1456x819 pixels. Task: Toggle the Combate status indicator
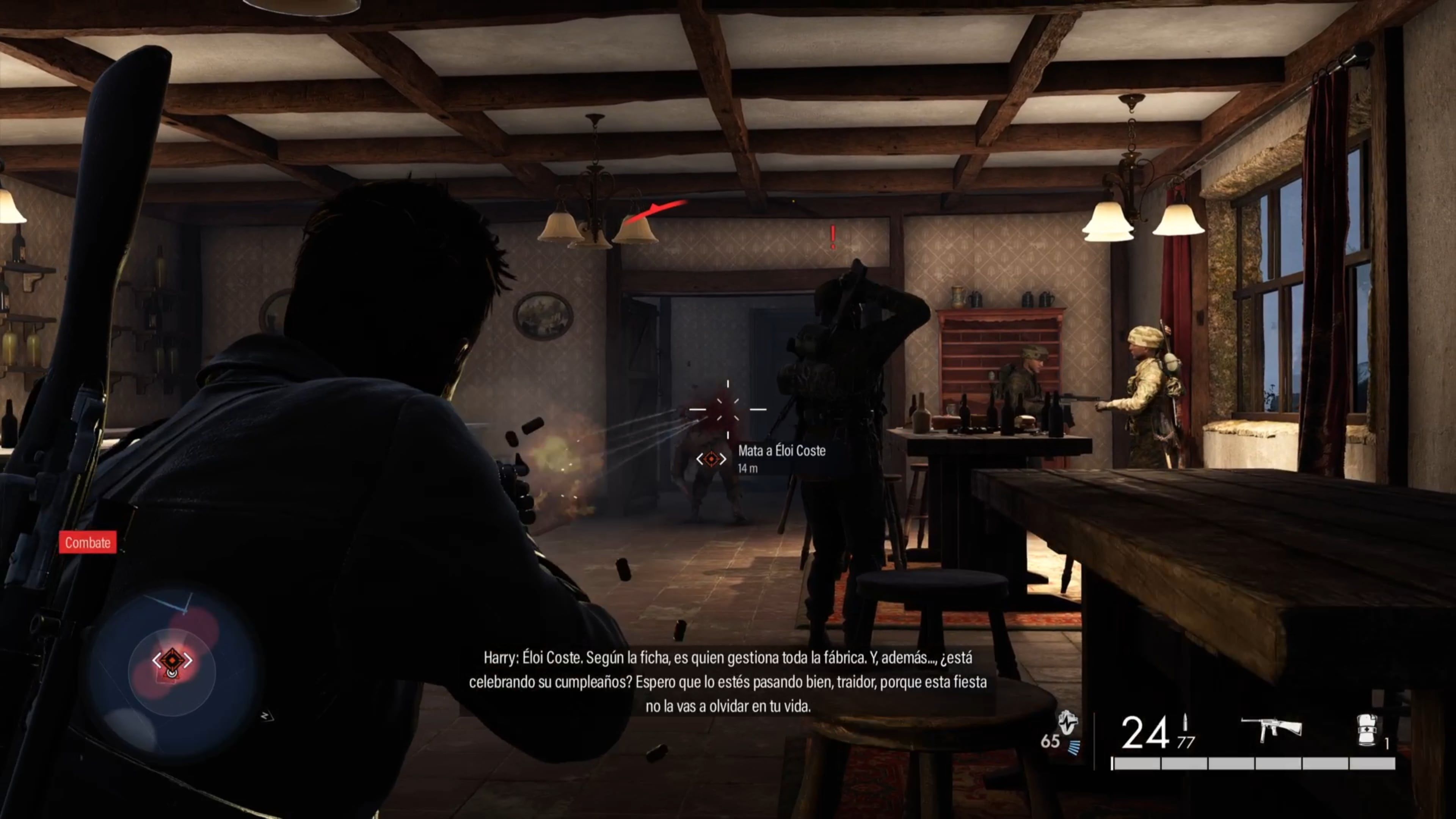coord(88,543)
